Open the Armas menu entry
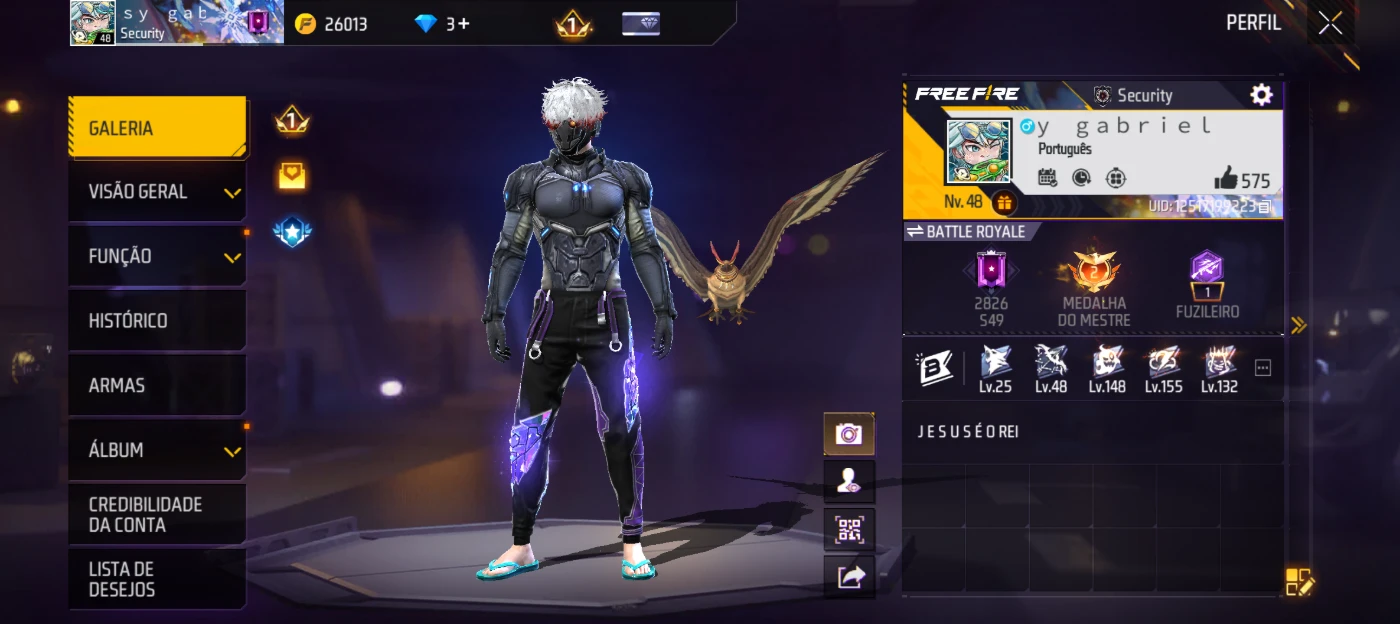 click(x=157, y=386)
